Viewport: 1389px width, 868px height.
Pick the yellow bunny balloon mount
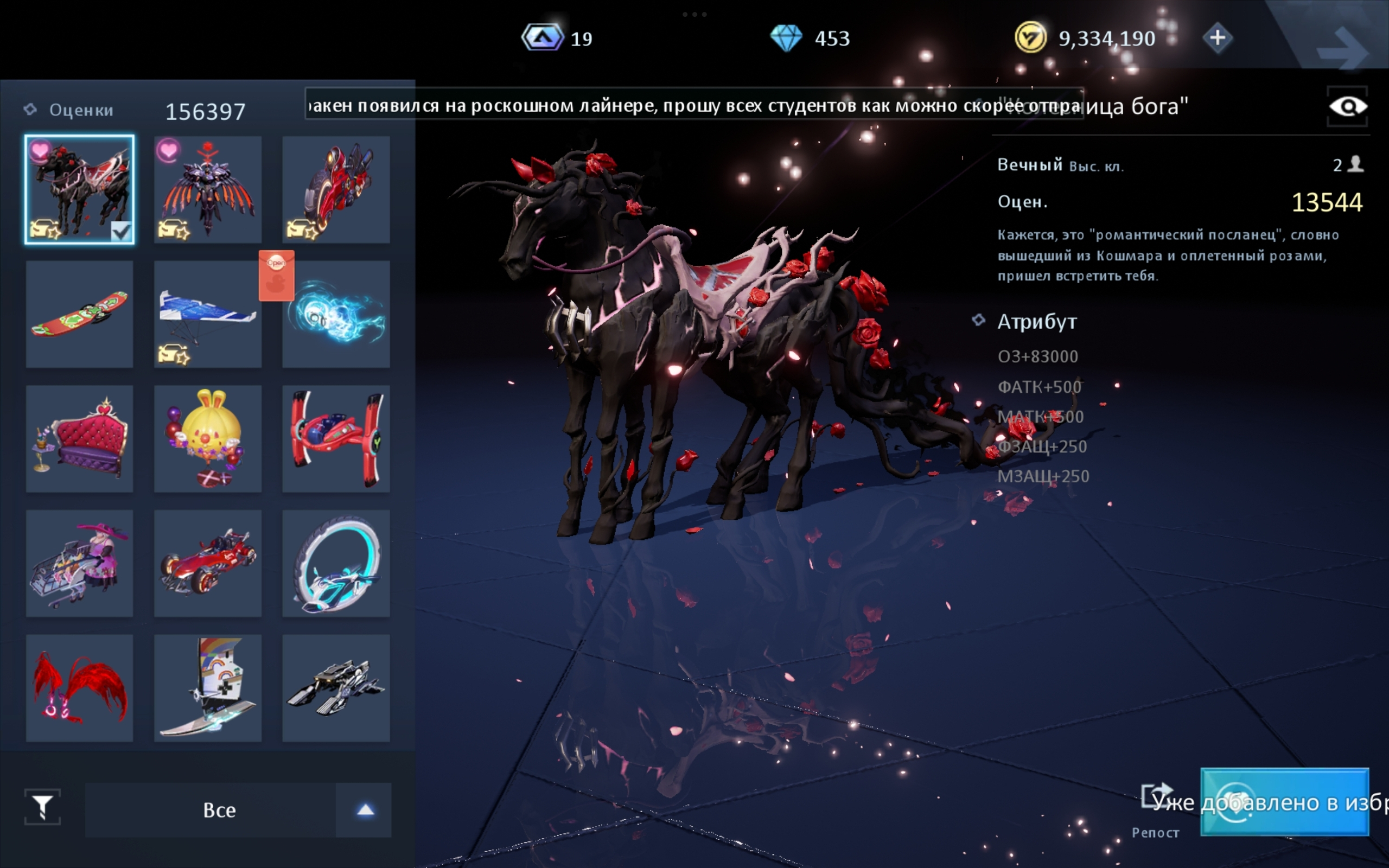(208, 438)
